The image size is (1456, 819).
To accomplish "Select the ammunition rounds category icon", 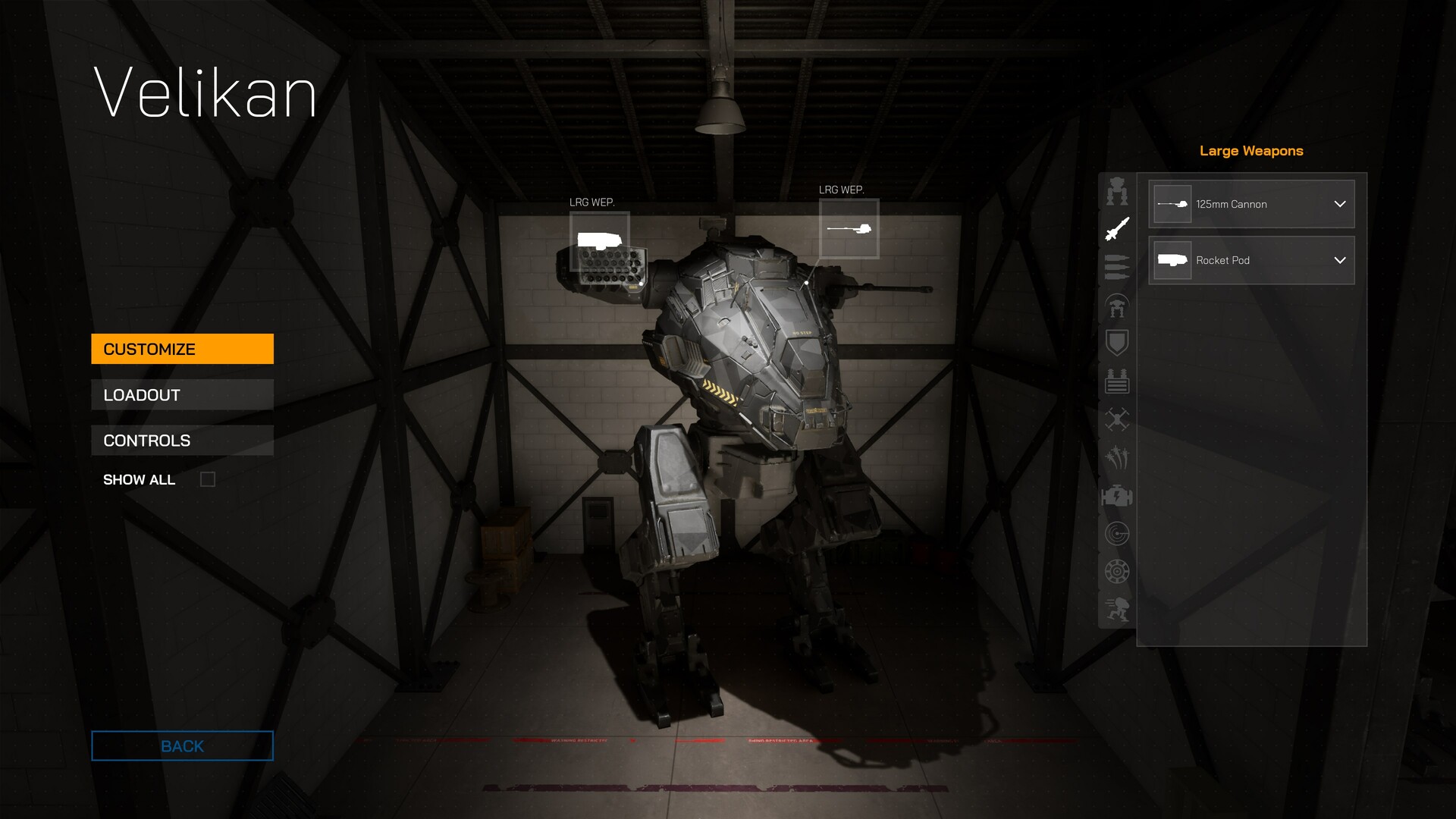I will point(1116,267).
